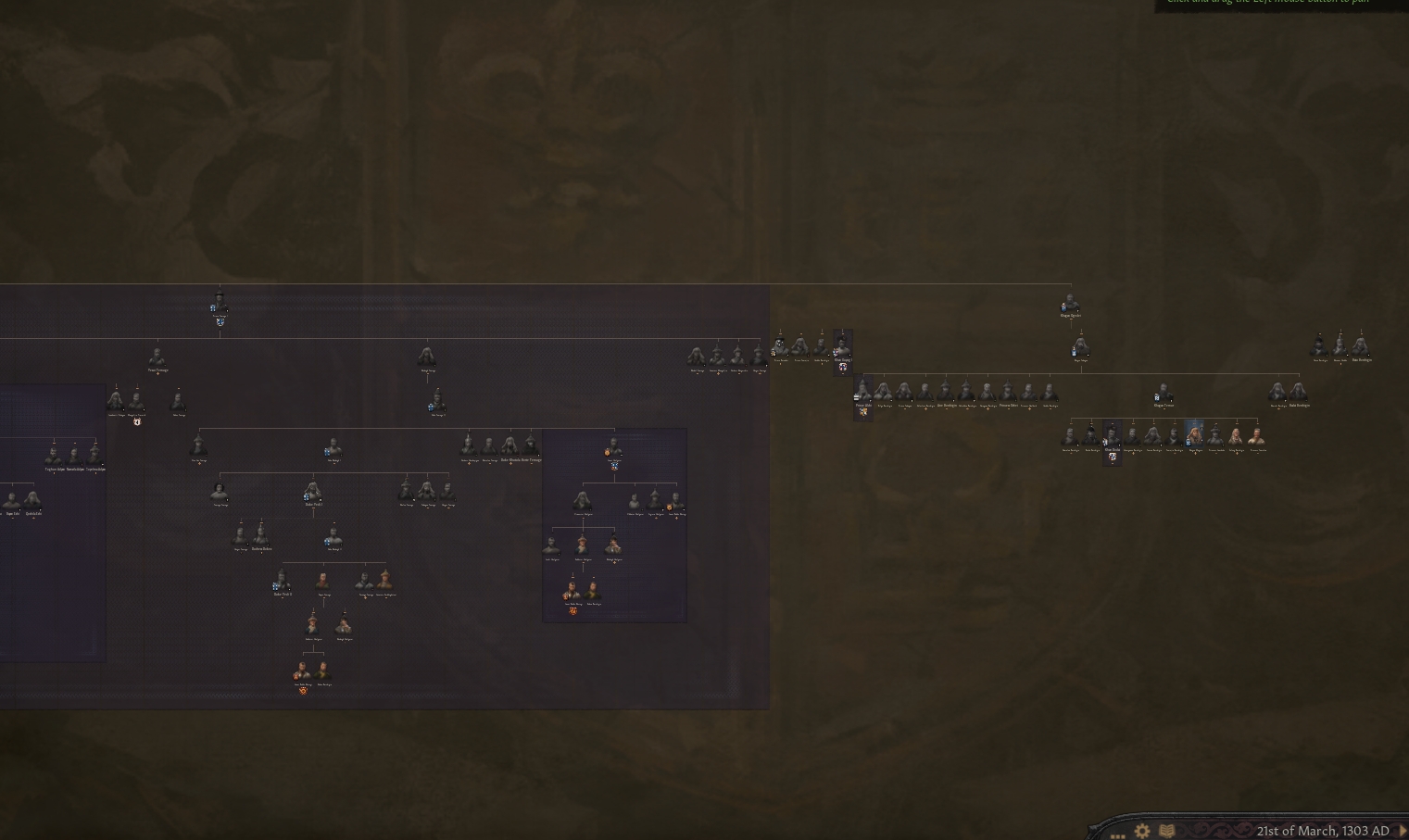Viewport: 1409px width, 840px height.
Task: Open the encyclopedia book icon near the date
Action: [1165, 830]
